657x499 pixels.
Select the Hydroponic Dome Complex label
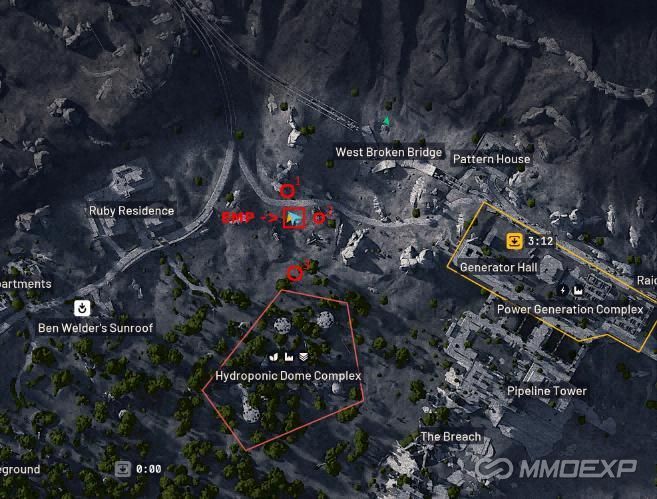click(x=288, y=375)
